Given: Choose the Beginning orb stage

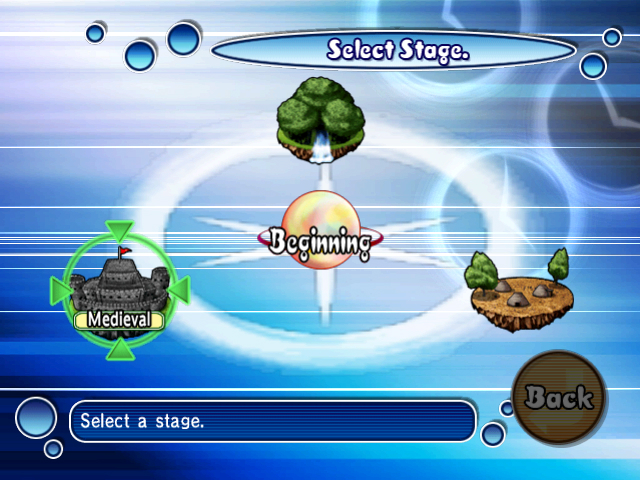Looking at the screenshot, I should [x=318, y=235].
